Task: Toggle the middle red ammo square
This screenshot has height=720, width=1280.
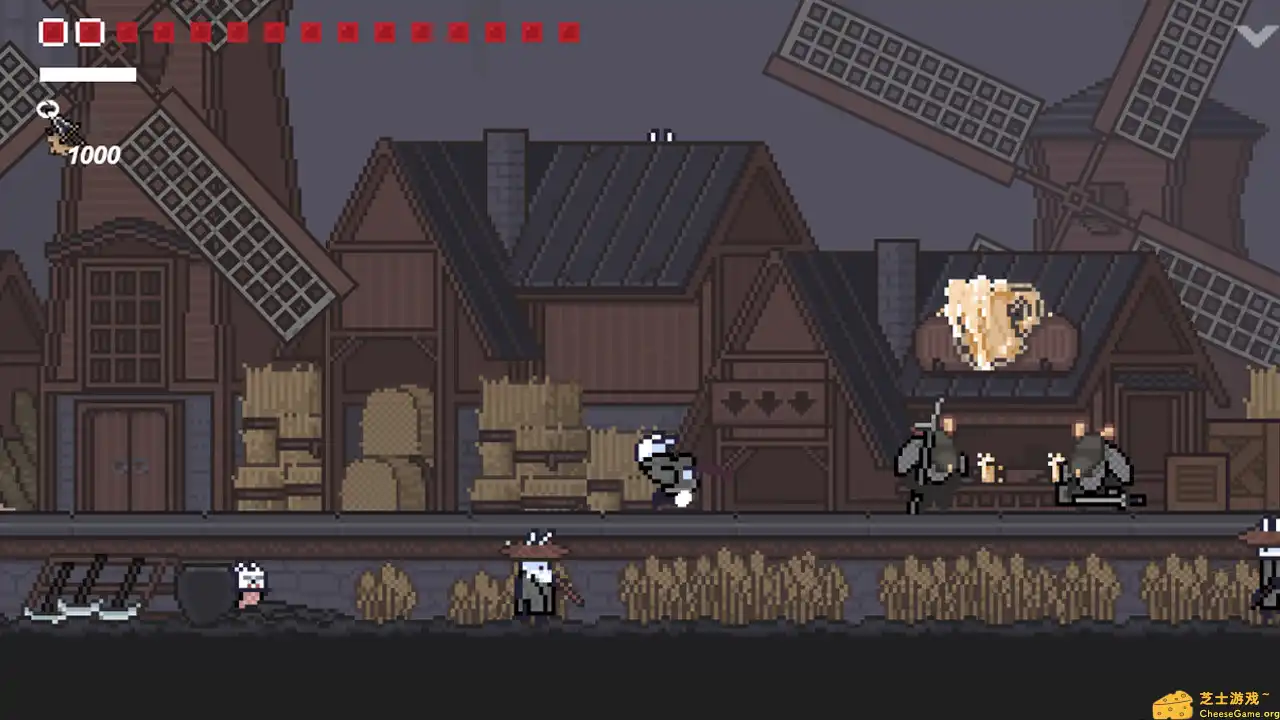Action: [x=310, y=33]
